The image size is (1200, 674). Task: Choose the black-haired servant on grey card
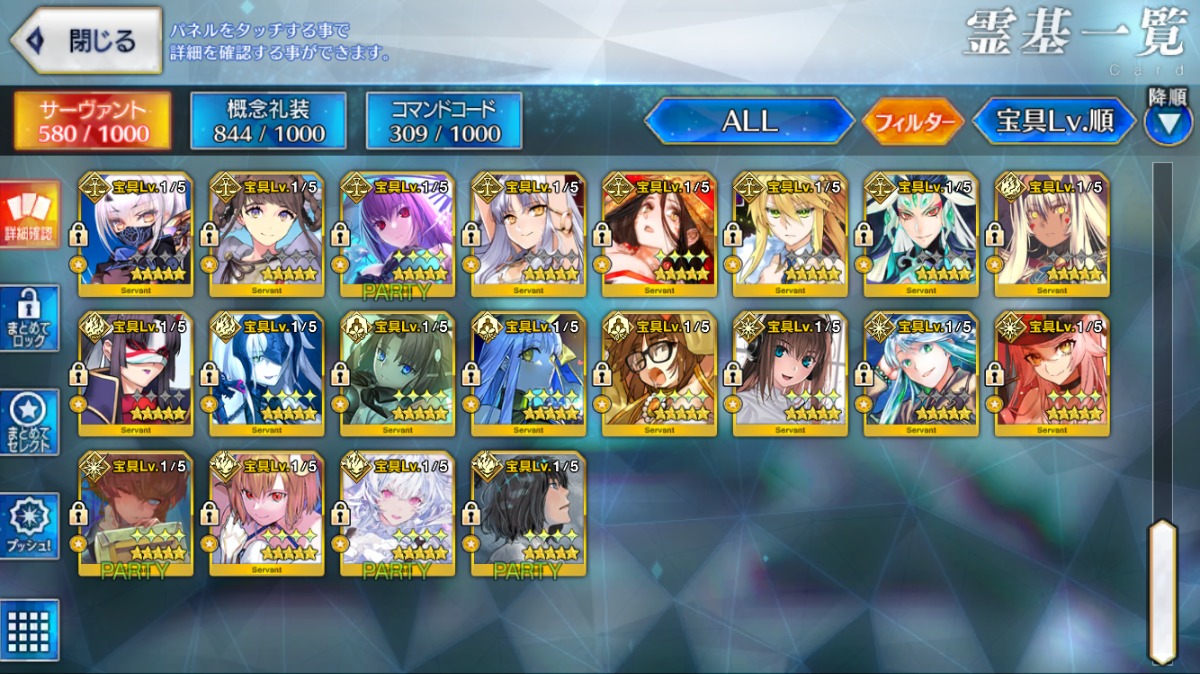pyautogui.click(x=528, y=514)
